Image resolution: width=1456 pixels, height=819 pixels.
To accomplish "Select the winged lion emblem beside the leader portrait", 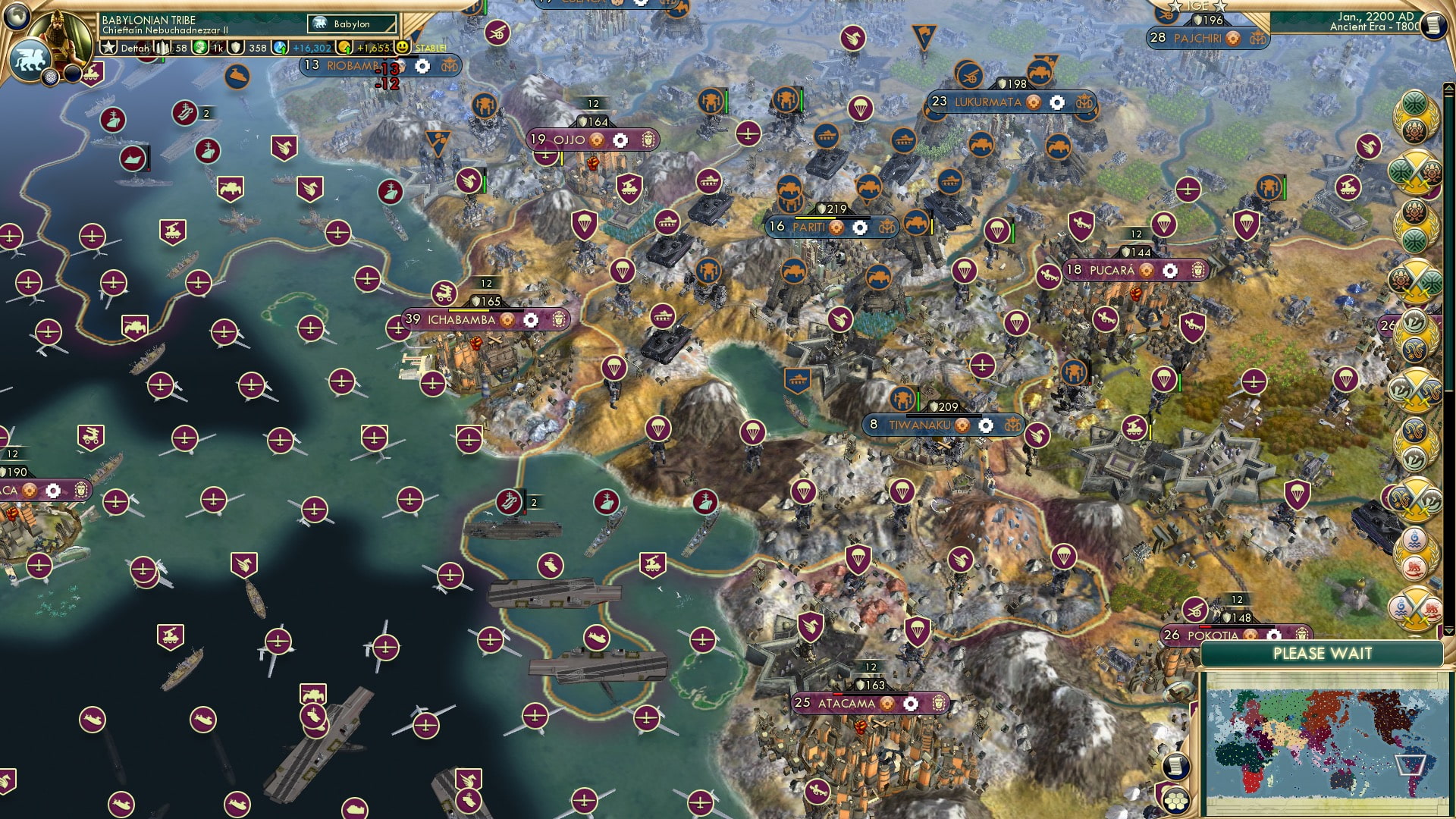I will coord(30,61).
